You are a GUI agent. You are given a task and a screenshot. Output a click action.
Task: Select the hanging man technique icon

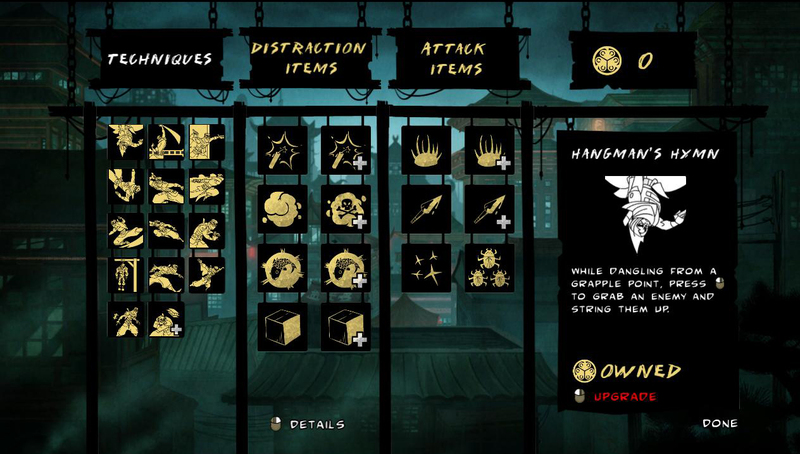click(126, 274)
